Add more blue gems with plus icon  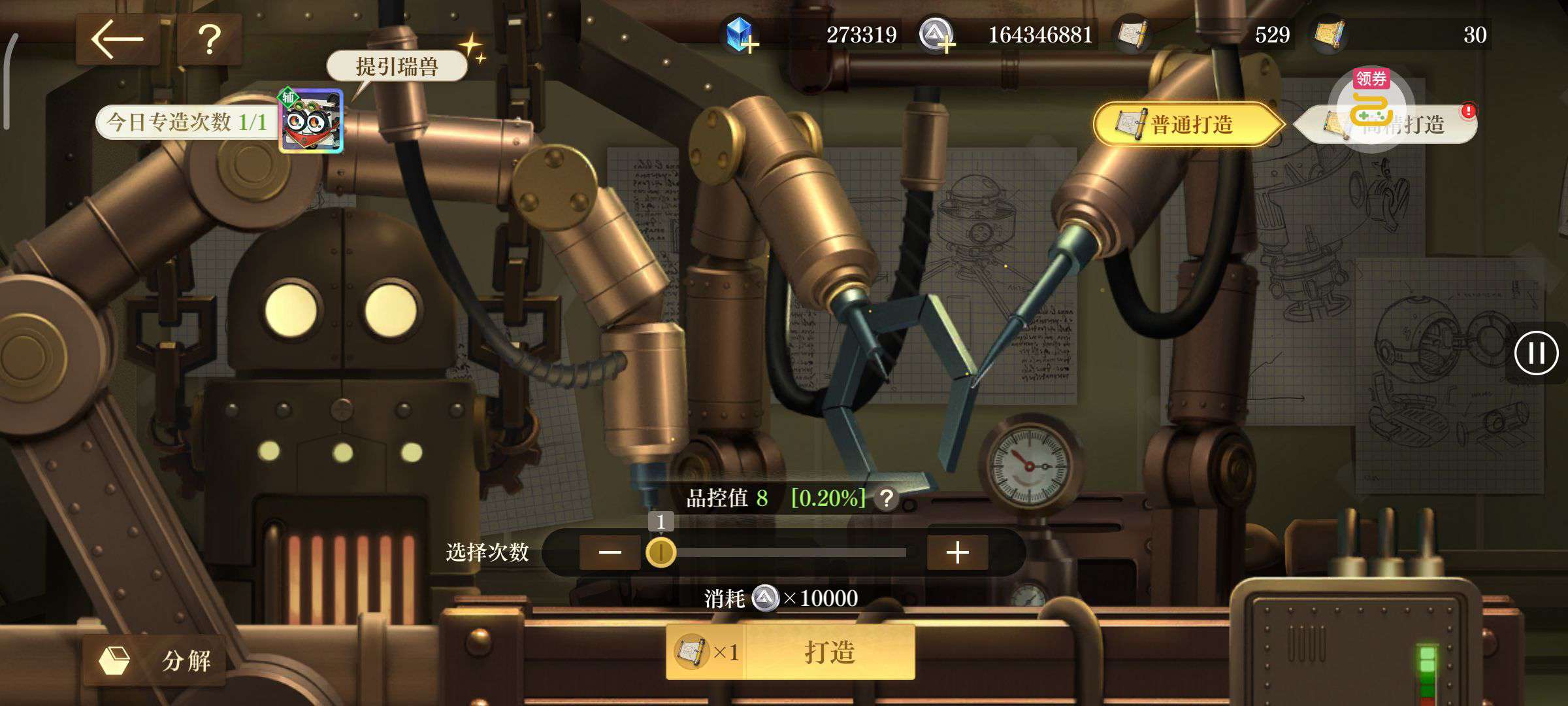tap(740, 35)
